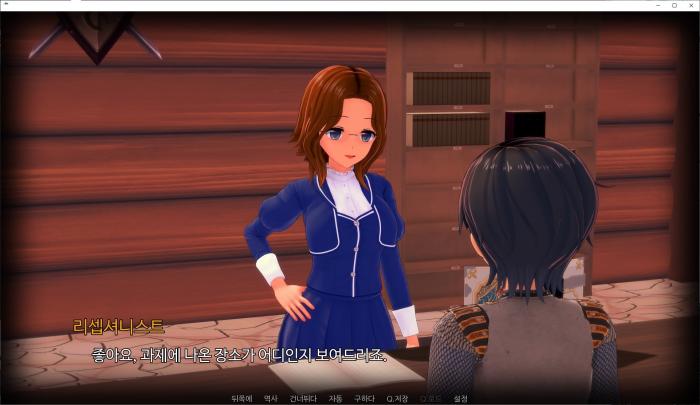Screen dimensions: 700x405
Task: Select 건너뛰다 to skip dialogue
Action: pos(303,398)
